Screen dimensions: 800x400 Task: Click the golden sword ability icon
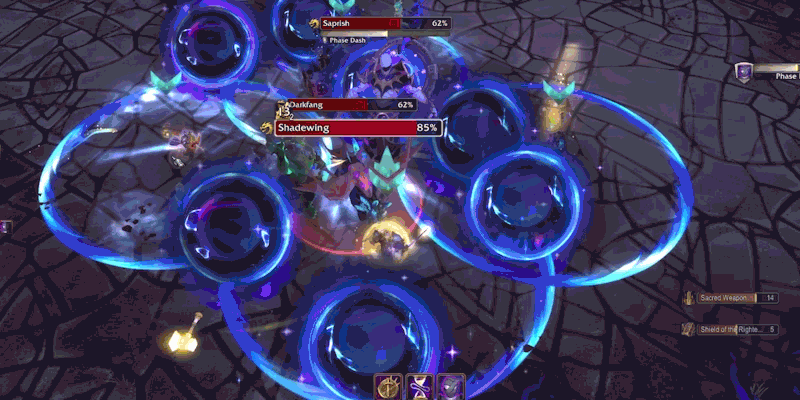[x=387, y=387]
